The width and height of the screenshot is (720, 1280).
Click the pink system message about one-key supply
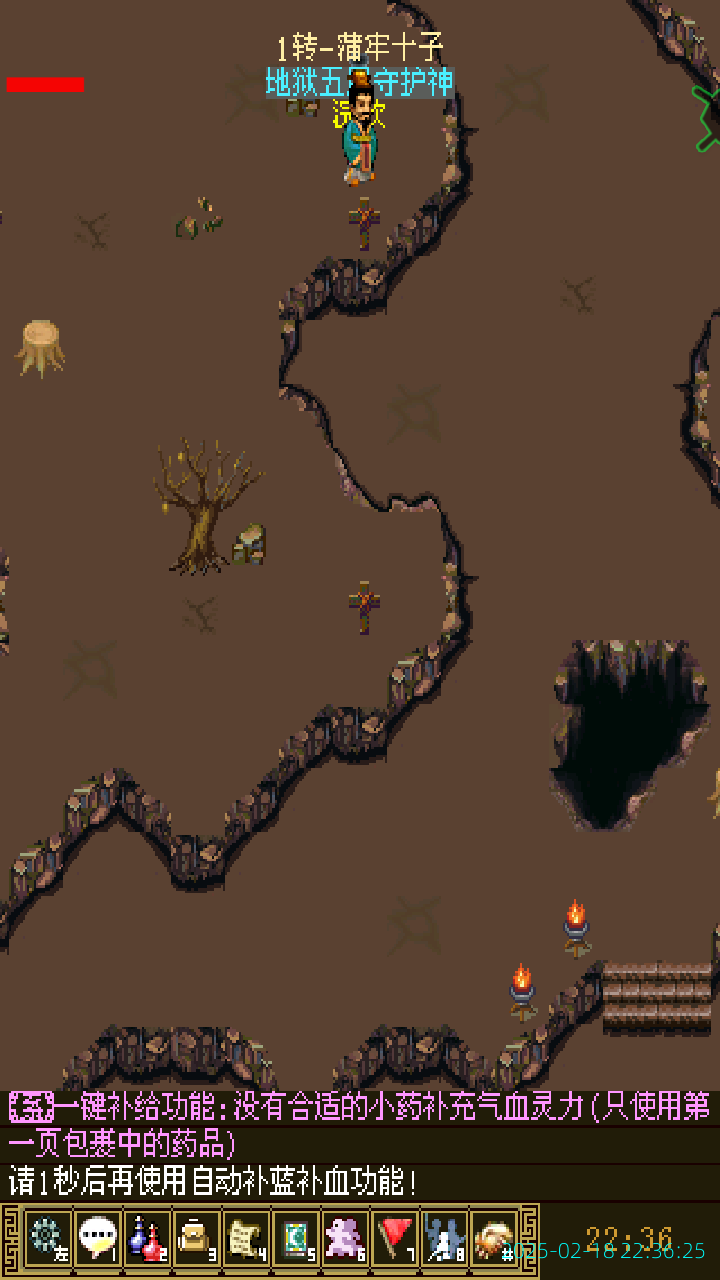tap(360, 1124)
